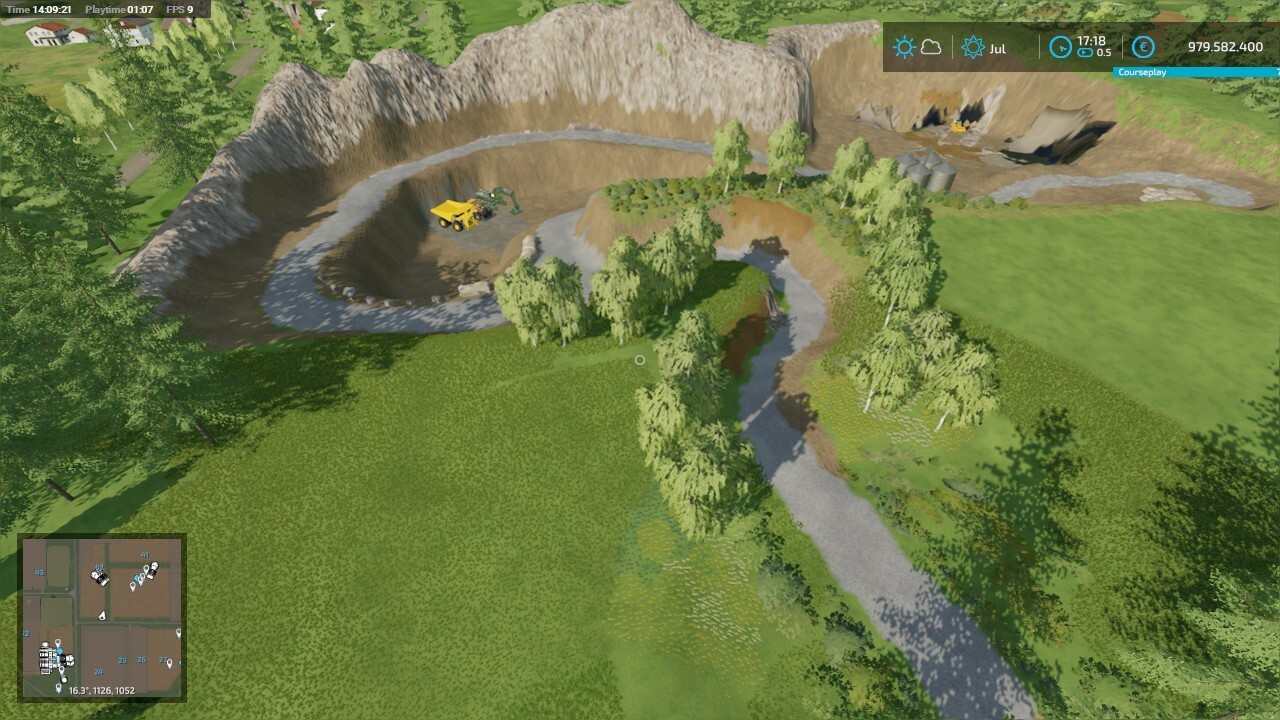This screenshot has width=1280, height=720.
Task: Click the euro money icon
Action: [1143, 48]
